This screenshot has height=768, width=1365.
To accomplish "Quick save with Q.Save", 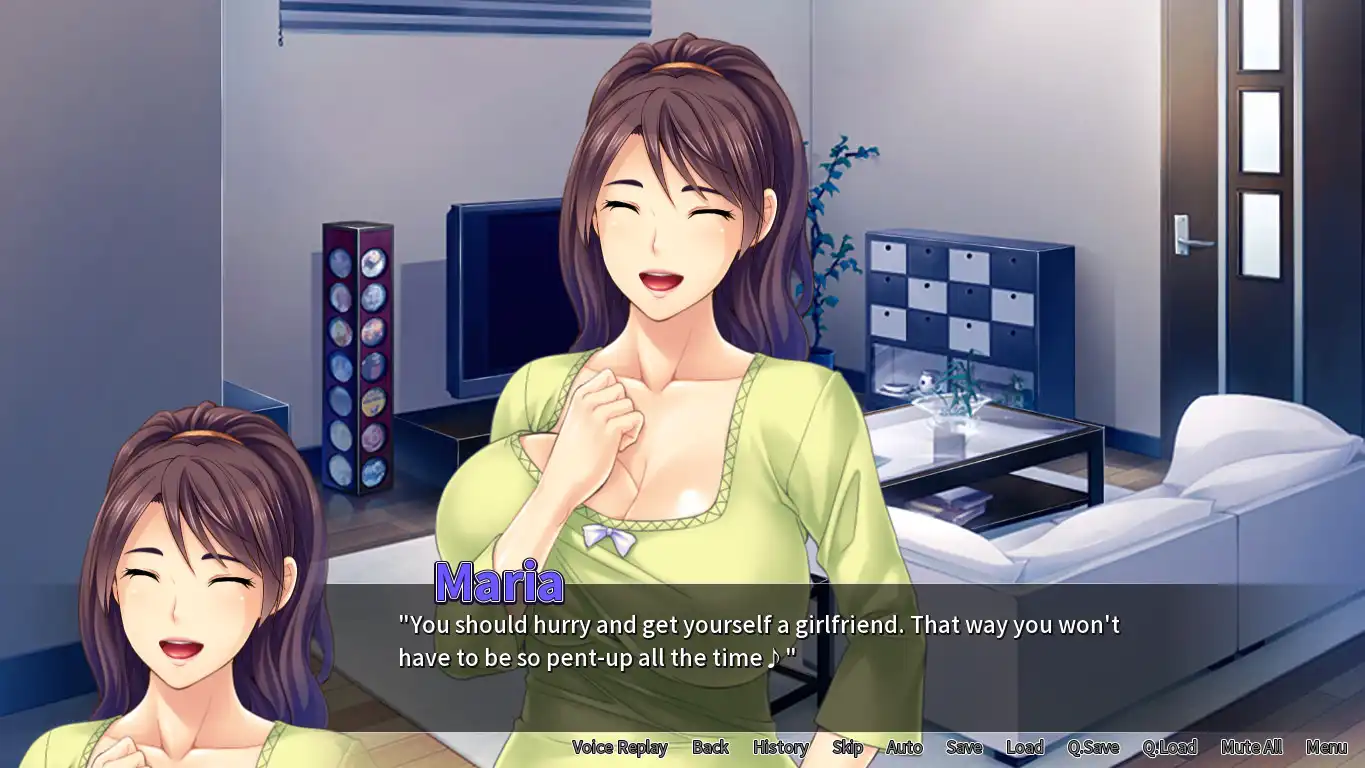I will click(x=1093, y=747).
